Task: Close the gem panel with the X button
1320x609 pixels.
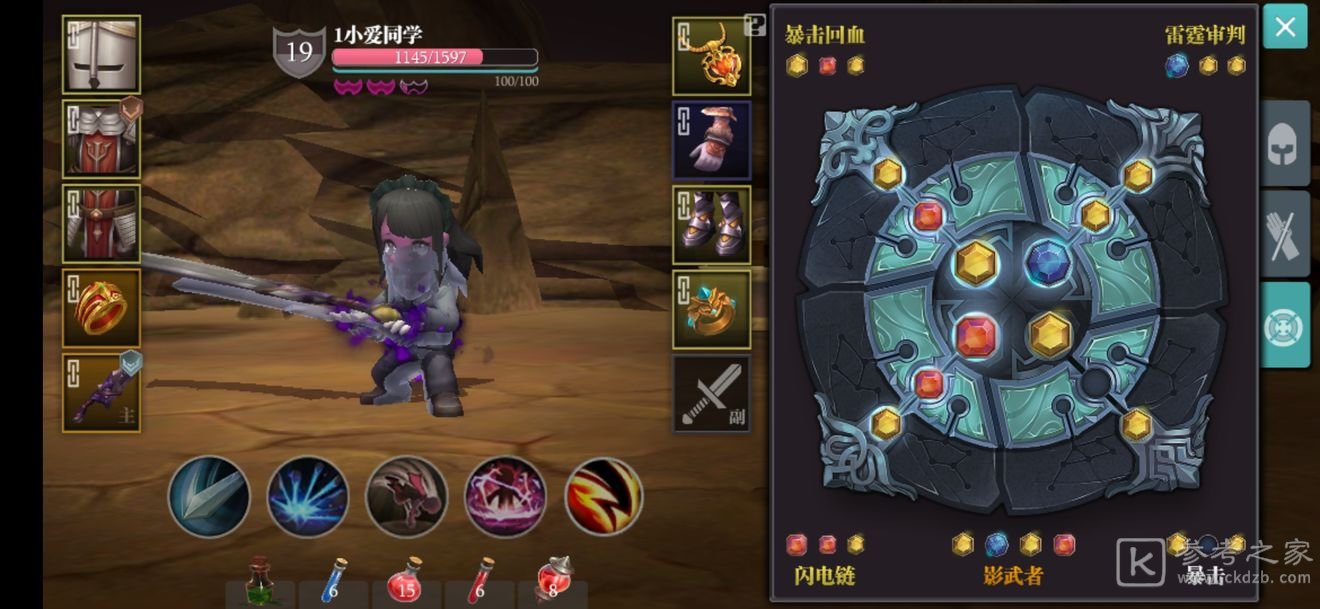Action: coord(1285,27)
